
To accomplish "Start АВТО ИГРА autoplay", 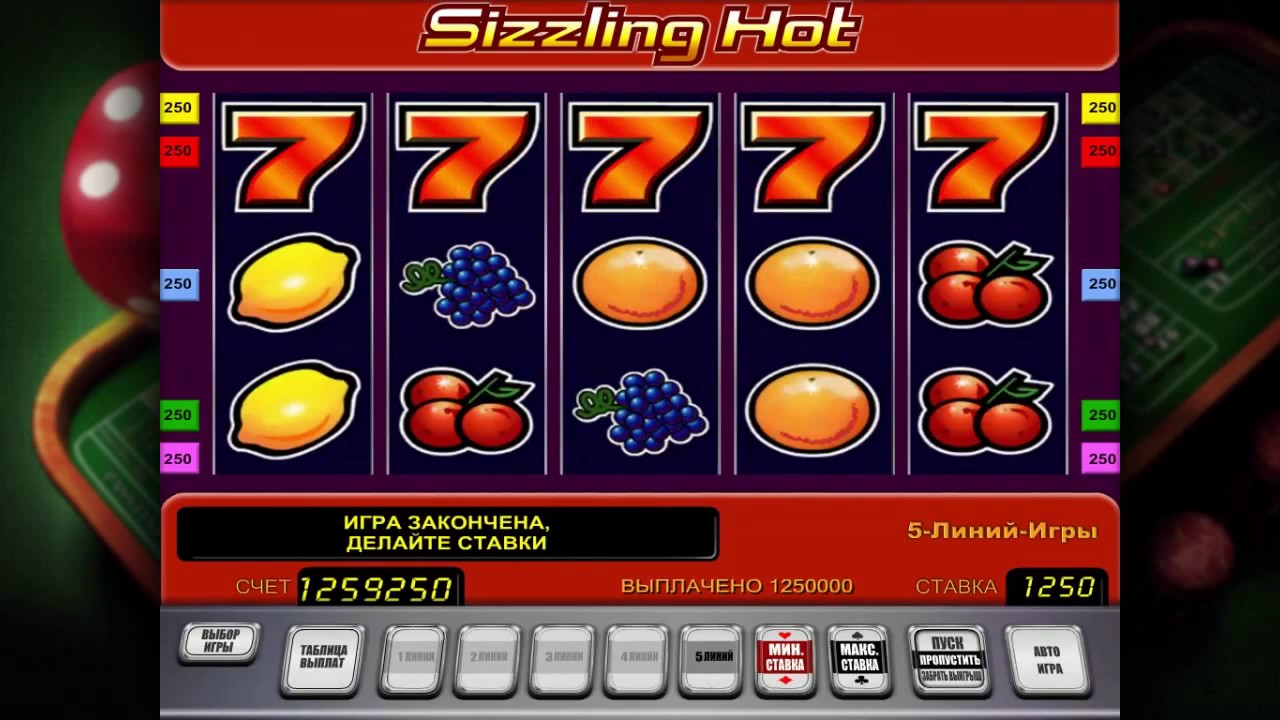I will point(1048,659).
